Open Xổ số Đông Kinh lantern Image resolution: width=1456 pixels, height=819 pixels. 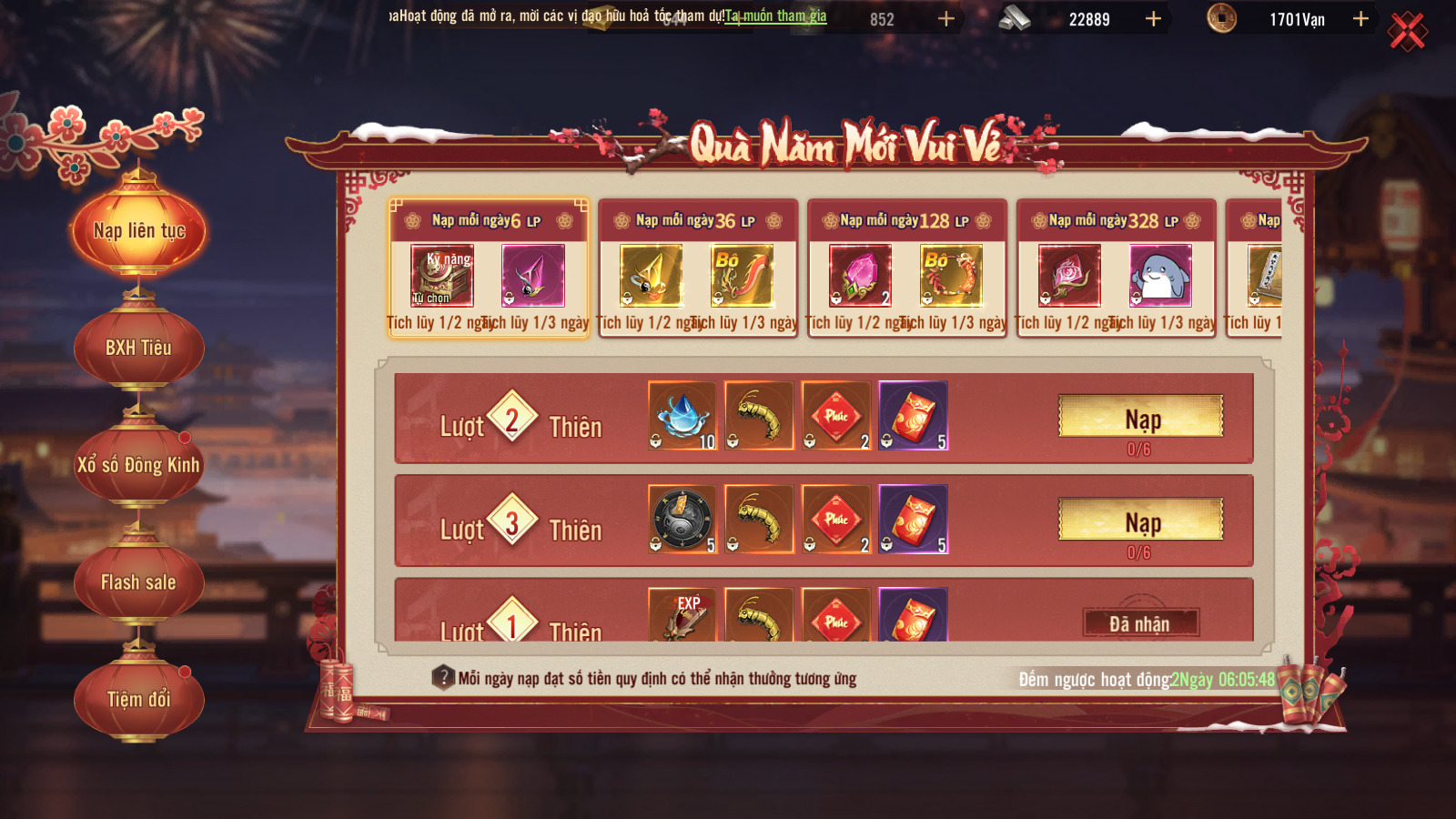pos(138,465)
